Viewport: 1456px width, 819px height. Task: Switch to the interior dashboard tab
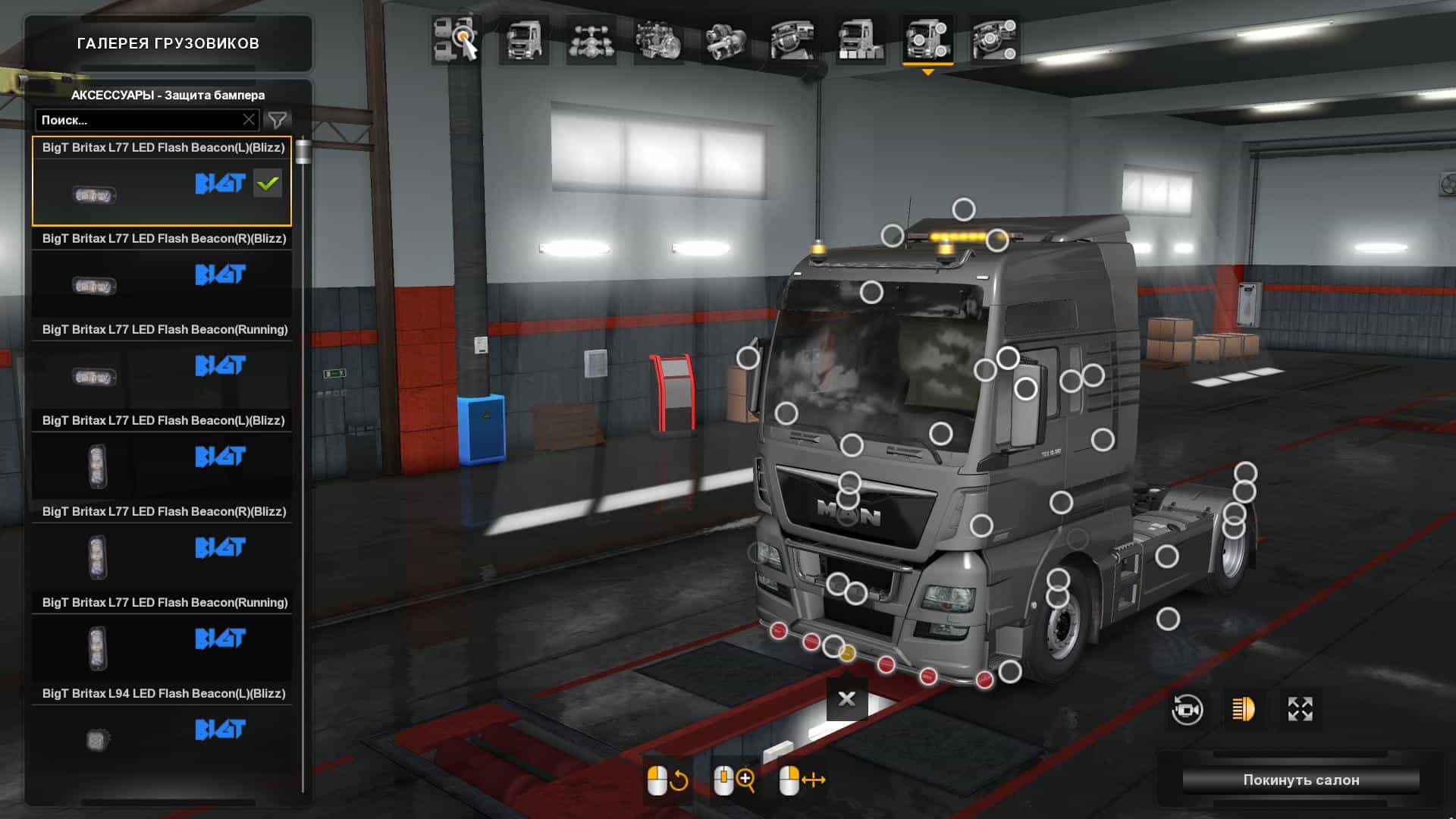point(792,39)
